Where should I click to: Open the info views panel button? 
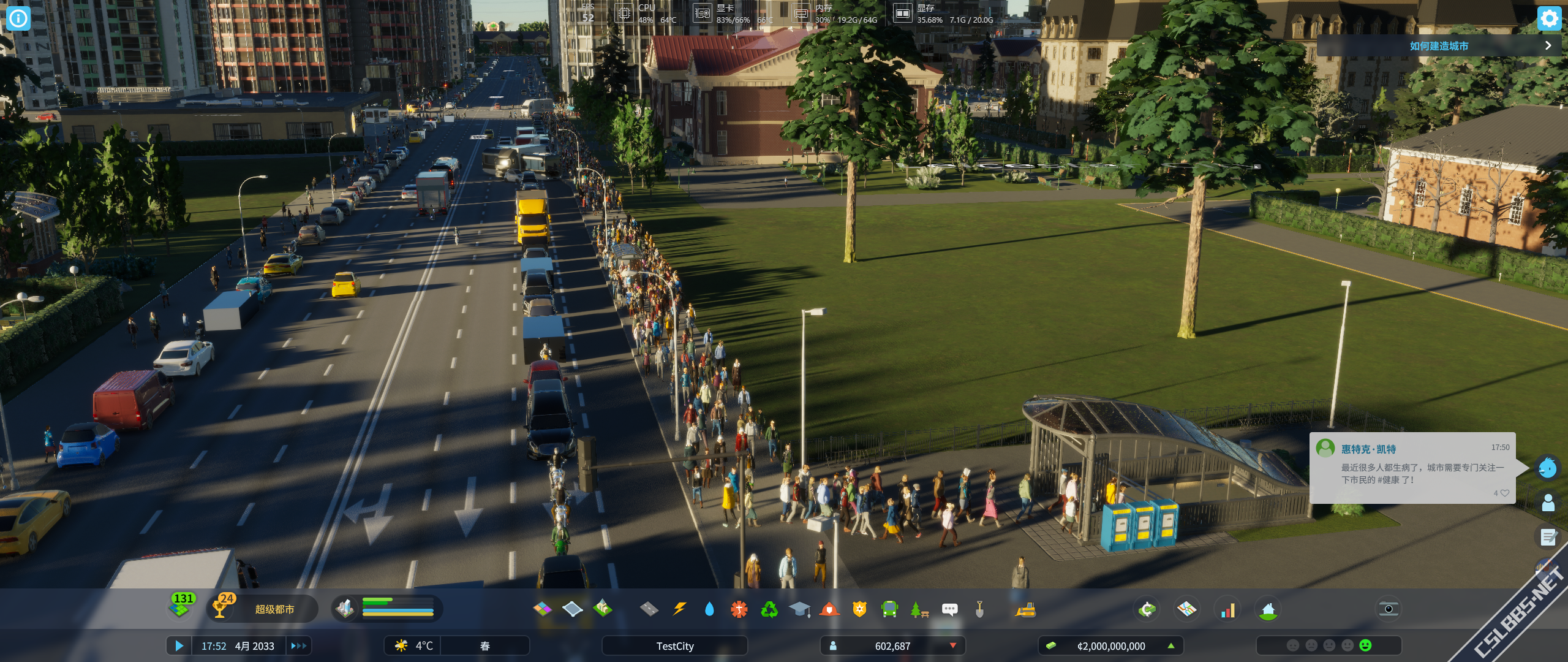click(18, 18)
